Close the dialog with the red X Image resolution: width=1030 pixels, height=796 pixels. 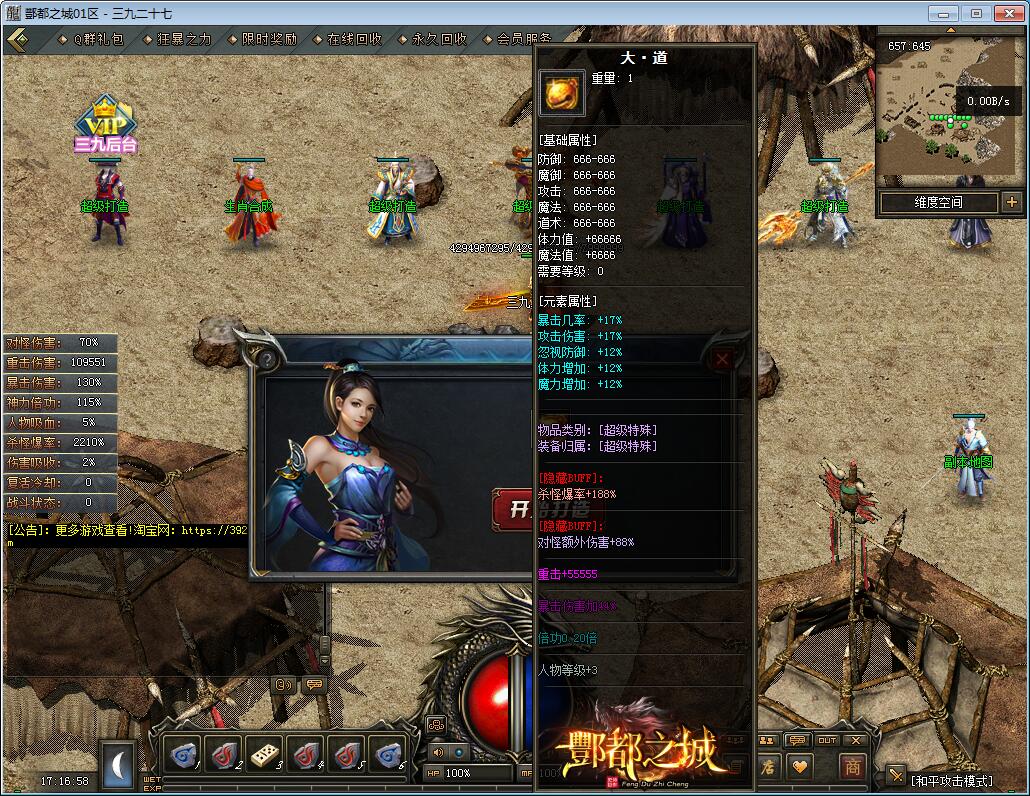[x=723, y=359]
